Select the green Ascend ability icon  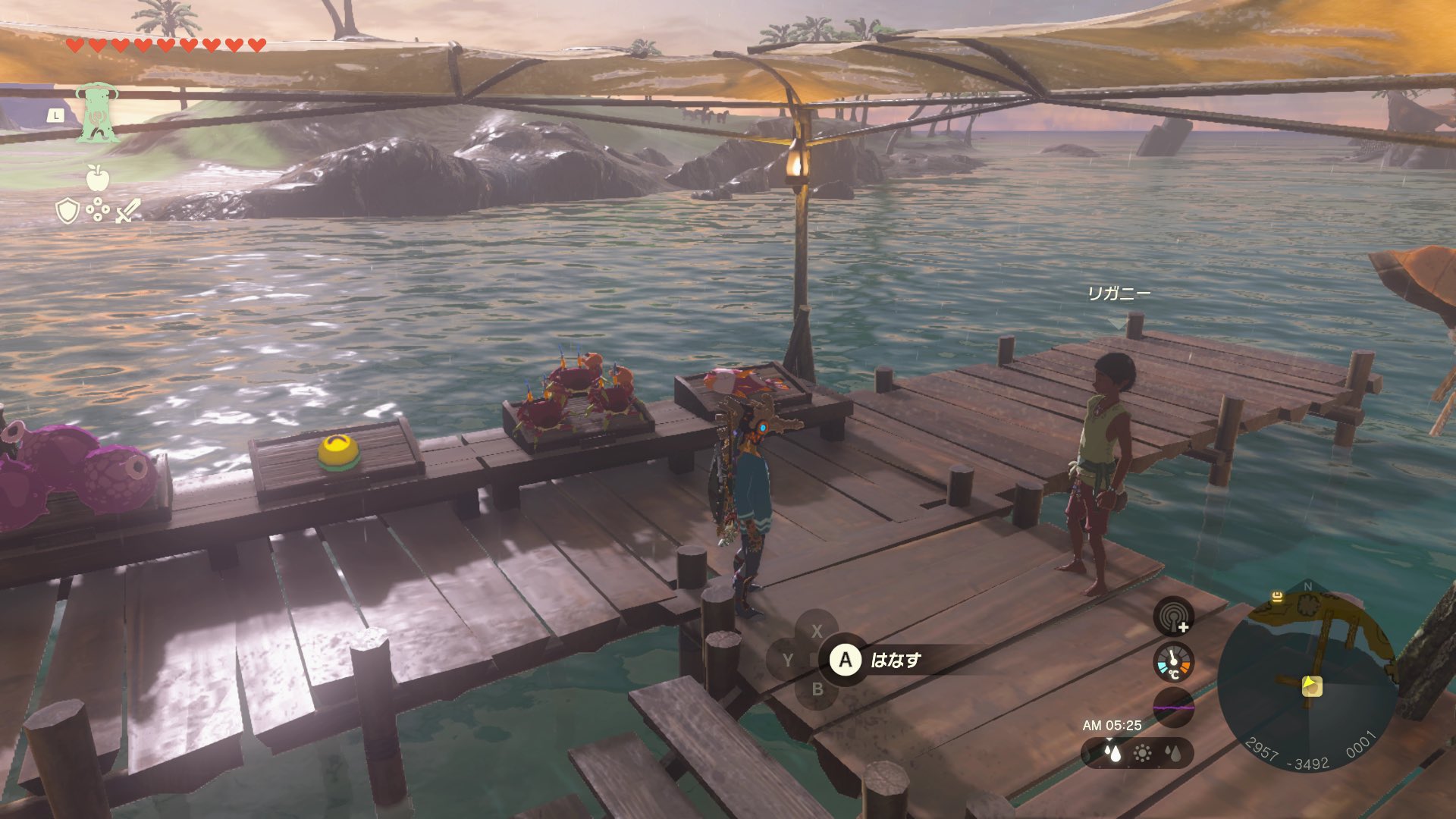pos(96,114)
